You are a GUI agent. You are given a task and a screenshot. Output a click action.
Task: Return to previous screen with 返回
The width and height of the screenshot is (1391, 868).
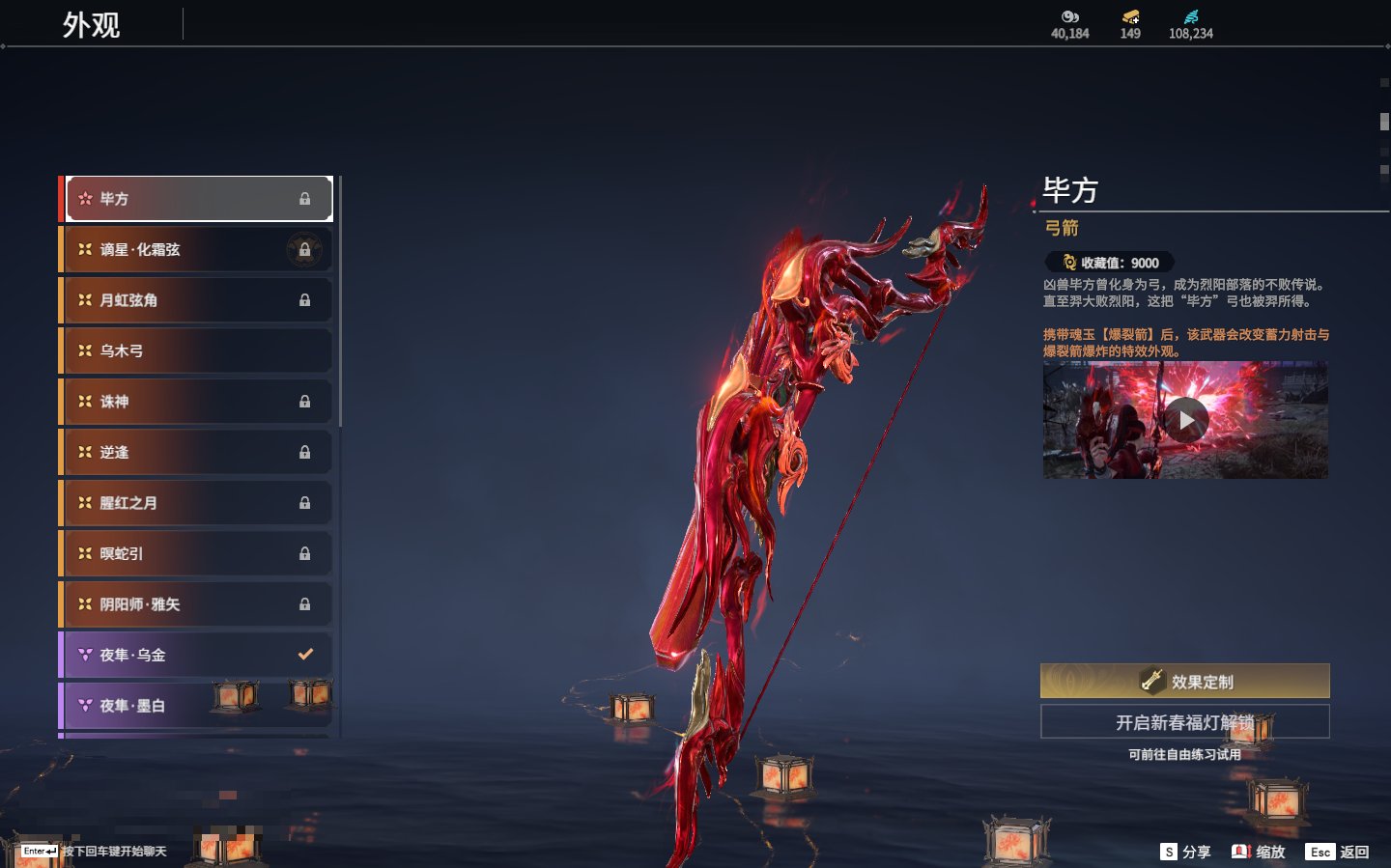click(1338, 852)
